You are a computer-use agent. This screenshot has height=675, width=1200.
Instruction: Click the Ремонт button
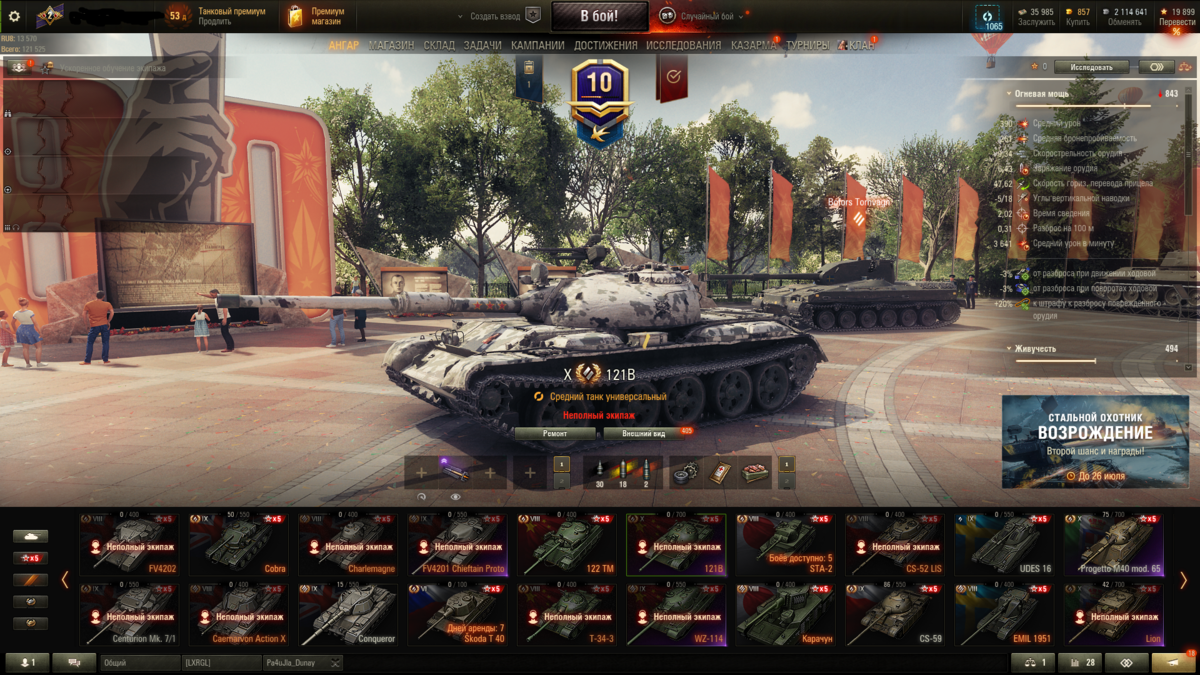555,434
